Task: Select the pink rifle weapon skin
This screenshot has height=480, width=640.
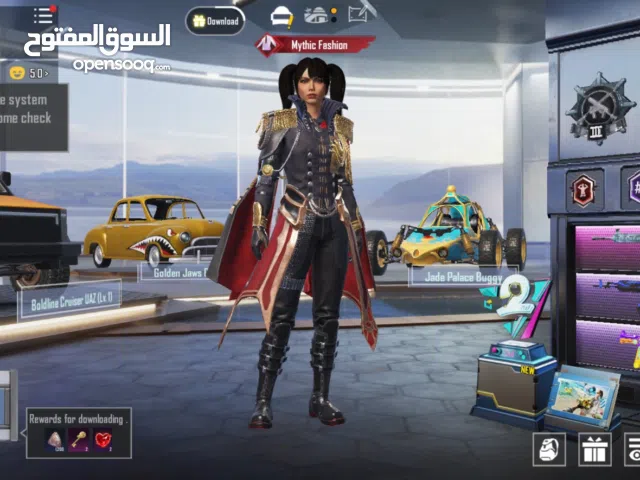Action: [608, 245]
